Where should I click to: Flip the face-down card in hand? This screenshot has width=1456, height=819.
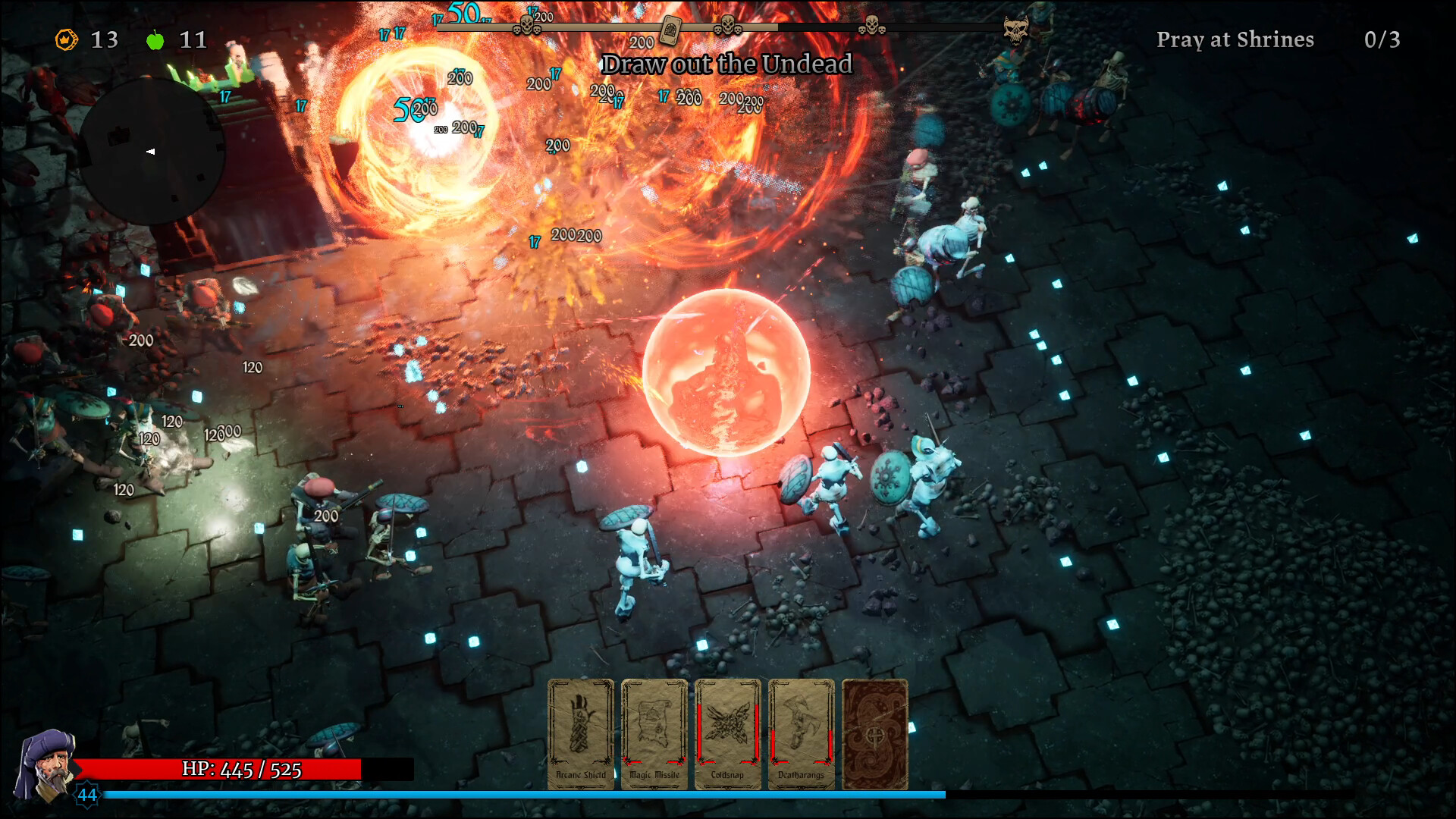(x=874, y=732)
